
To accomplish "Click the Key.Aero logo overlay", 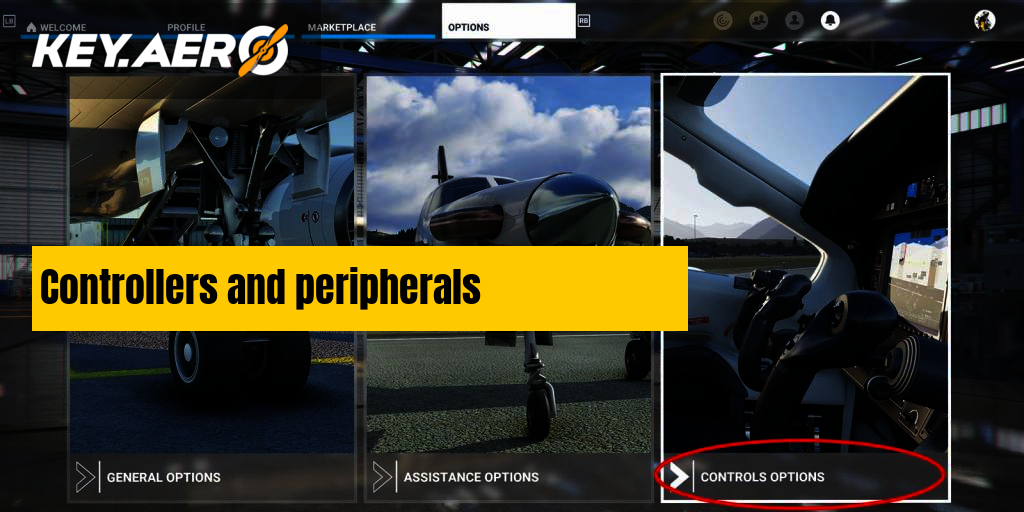I will coord(160,52).
